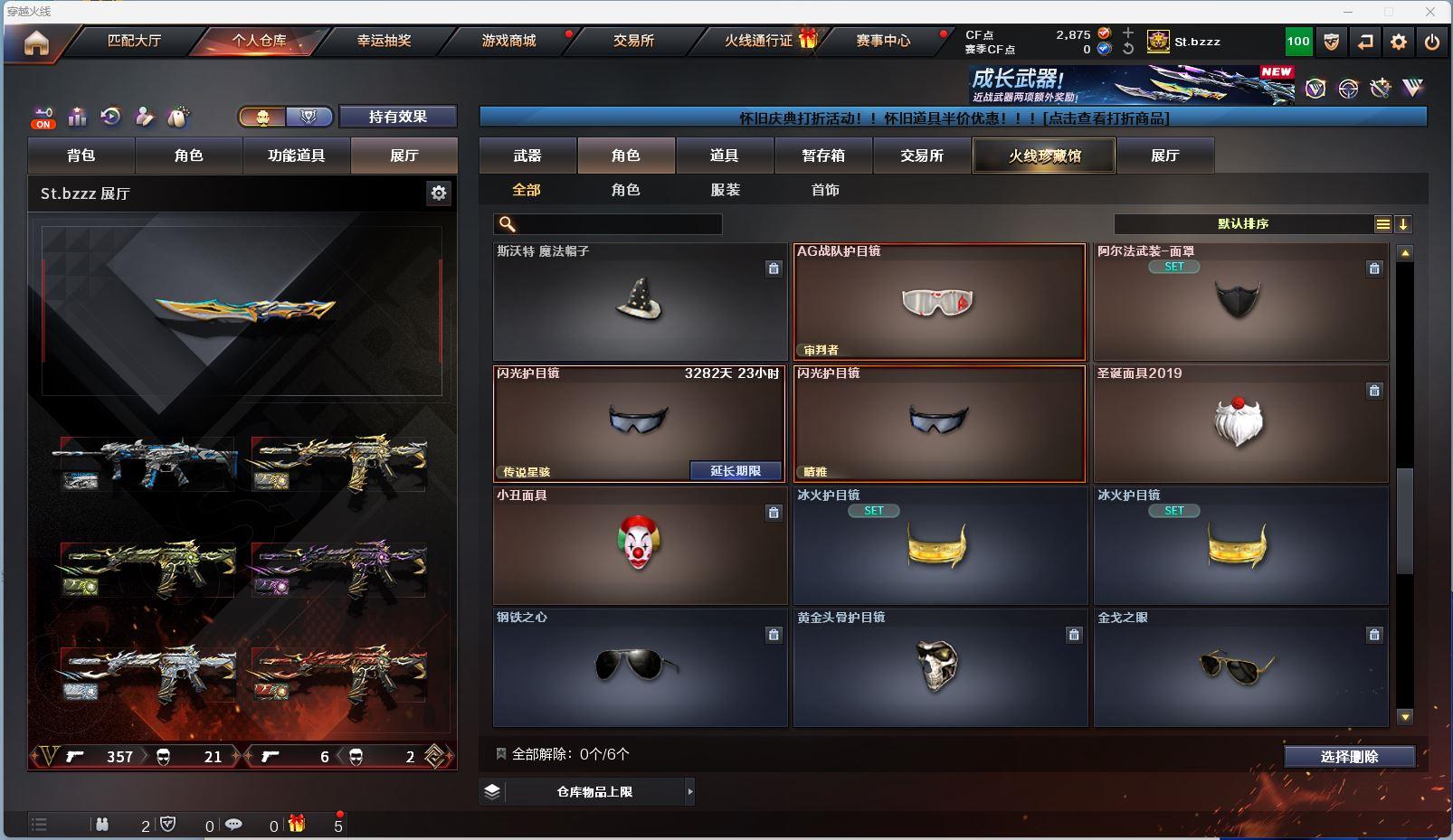Close the game window

(x=1430, y=12)
